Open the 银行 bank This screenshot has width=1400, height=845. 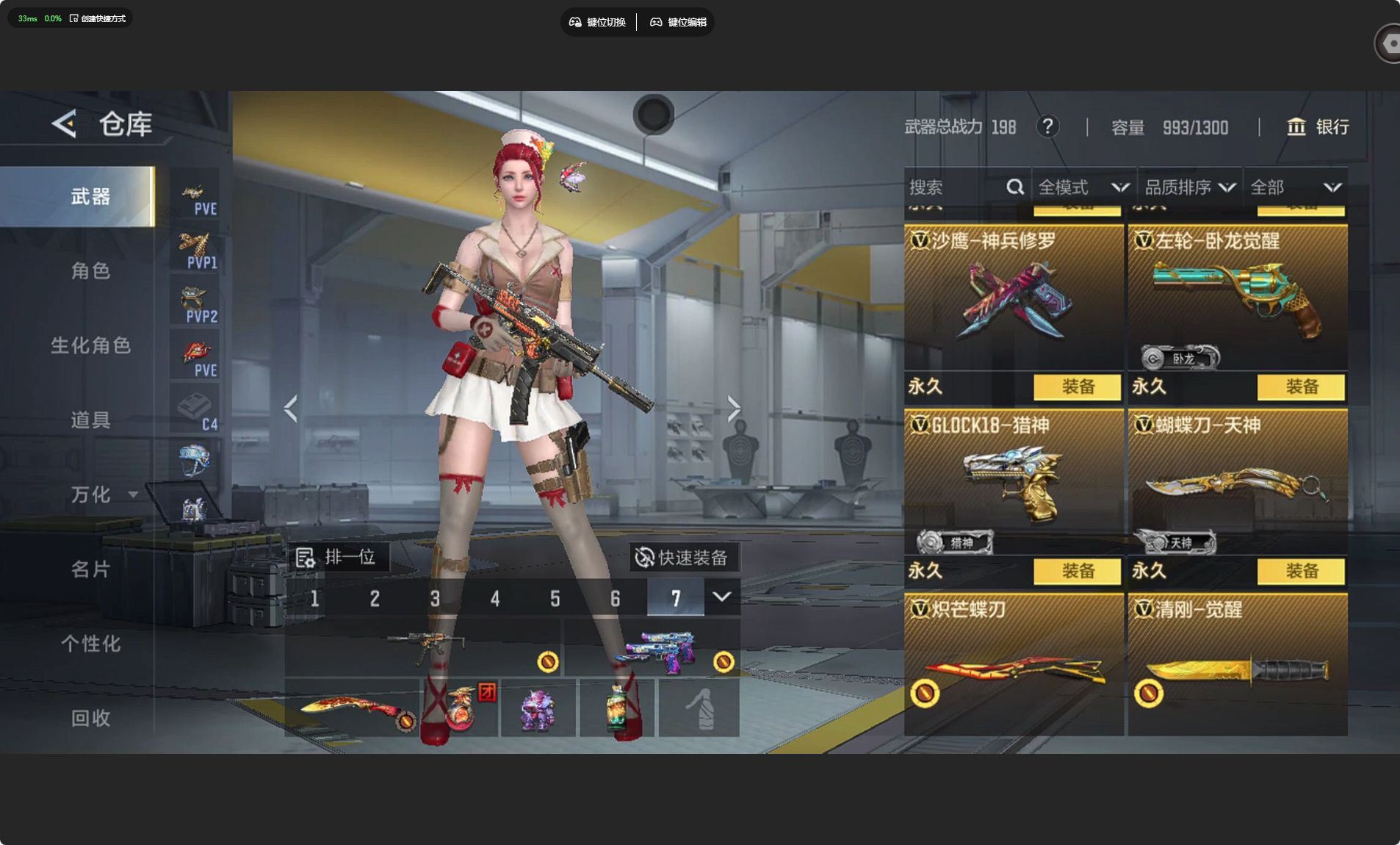tap(1318, 127)
